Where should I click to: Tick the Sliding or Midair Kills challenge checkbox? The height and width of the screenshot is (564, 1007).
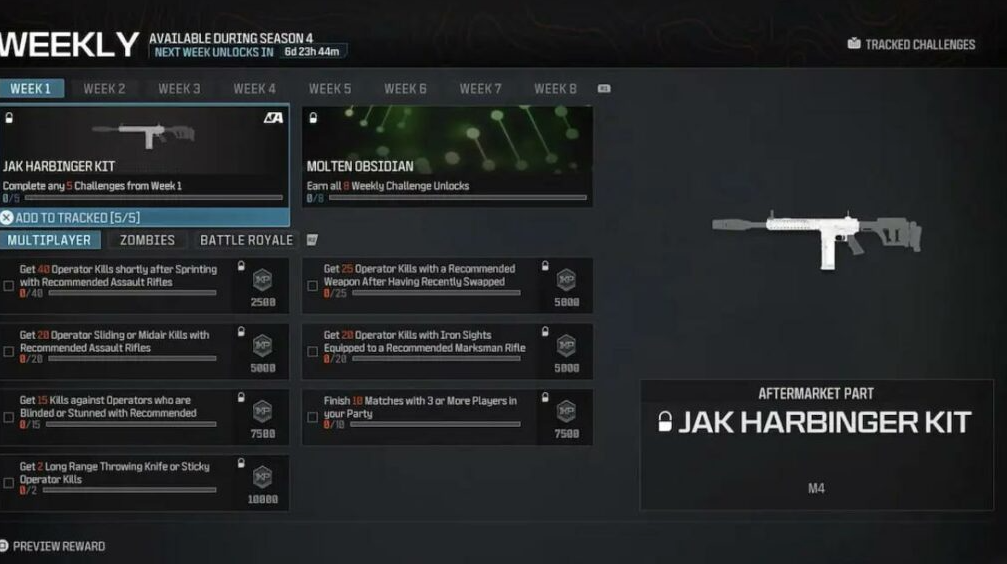tap(9, 352)
